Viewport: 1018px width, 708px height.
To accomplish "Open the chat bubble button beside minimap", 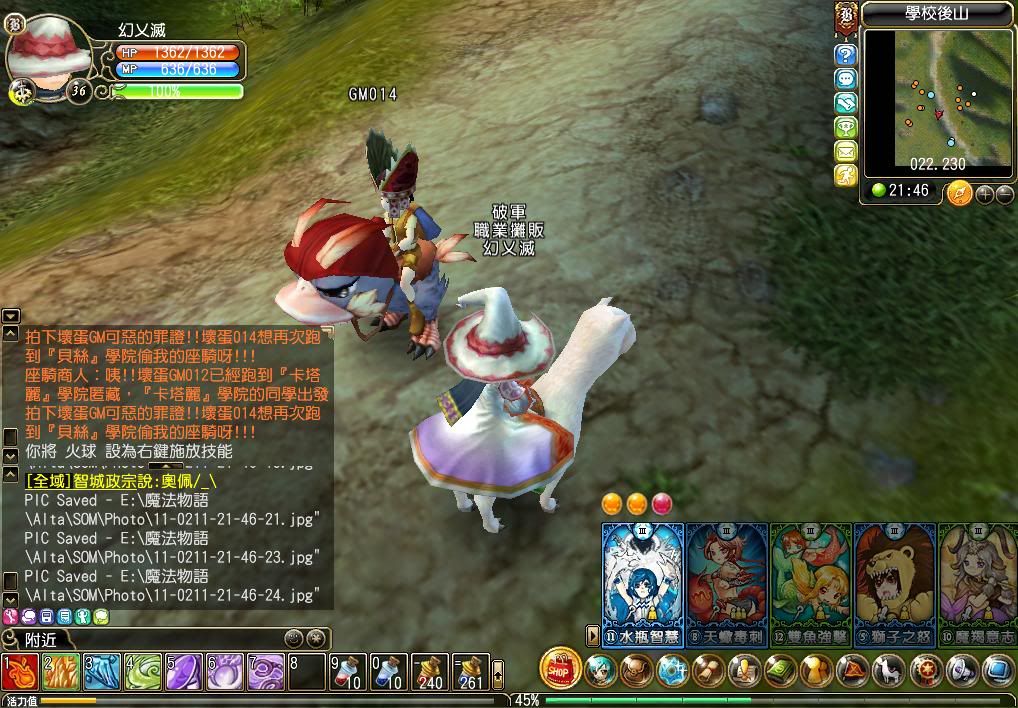I will [x=846, y=79].
